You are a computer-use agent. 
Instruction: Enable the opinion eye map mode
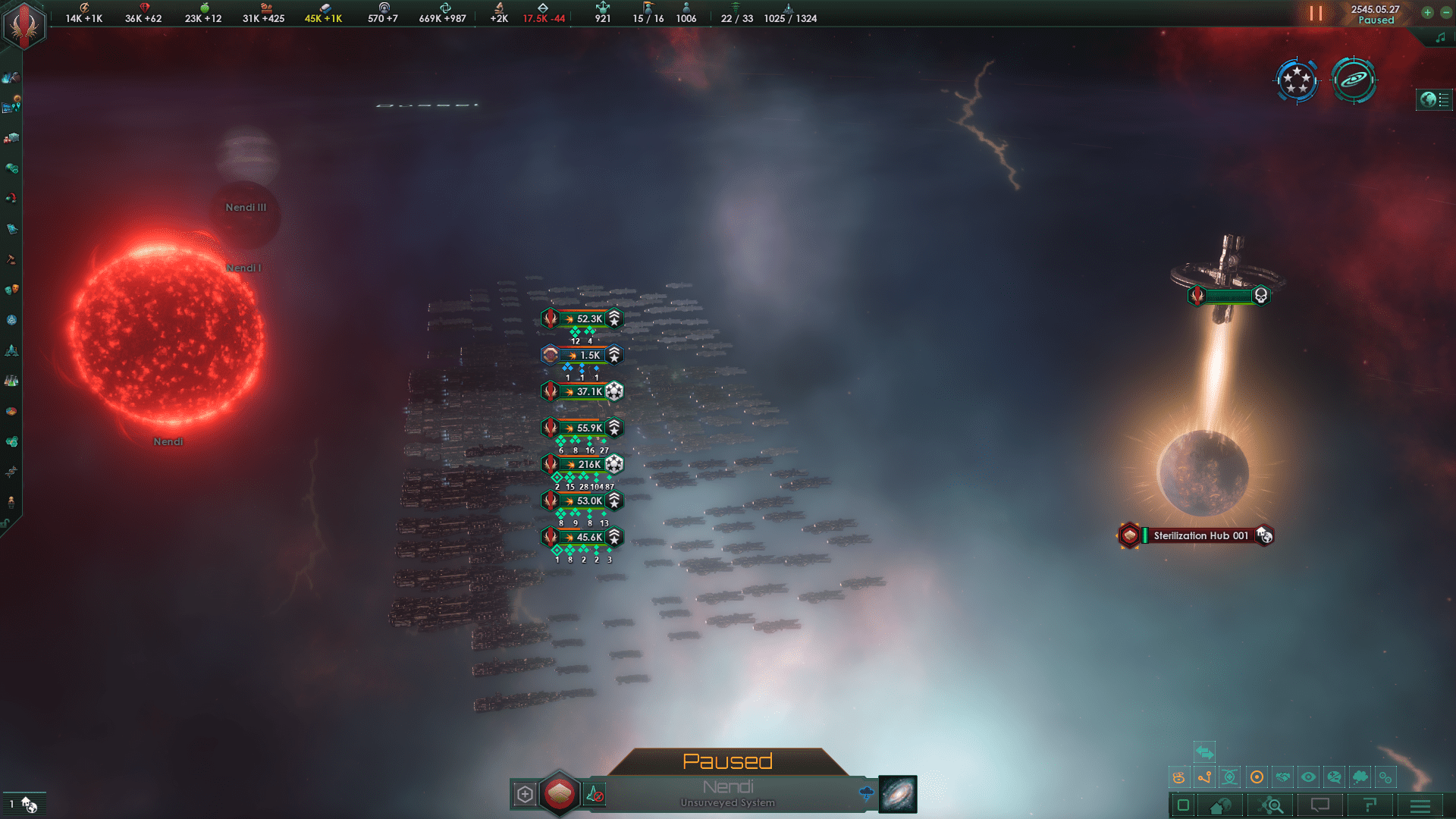coord(1308,777)
